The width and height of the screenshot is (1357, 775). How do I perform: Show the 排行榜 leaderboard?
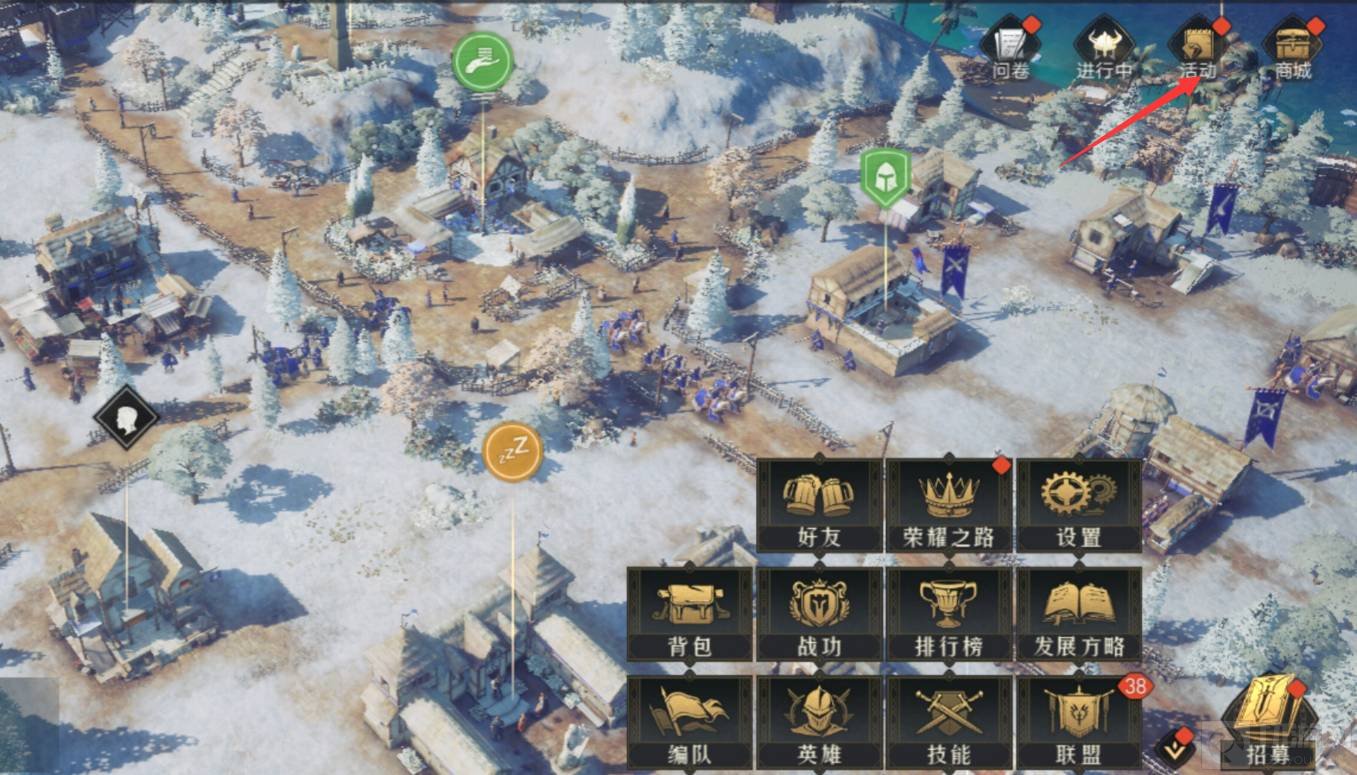click(948, 613)
